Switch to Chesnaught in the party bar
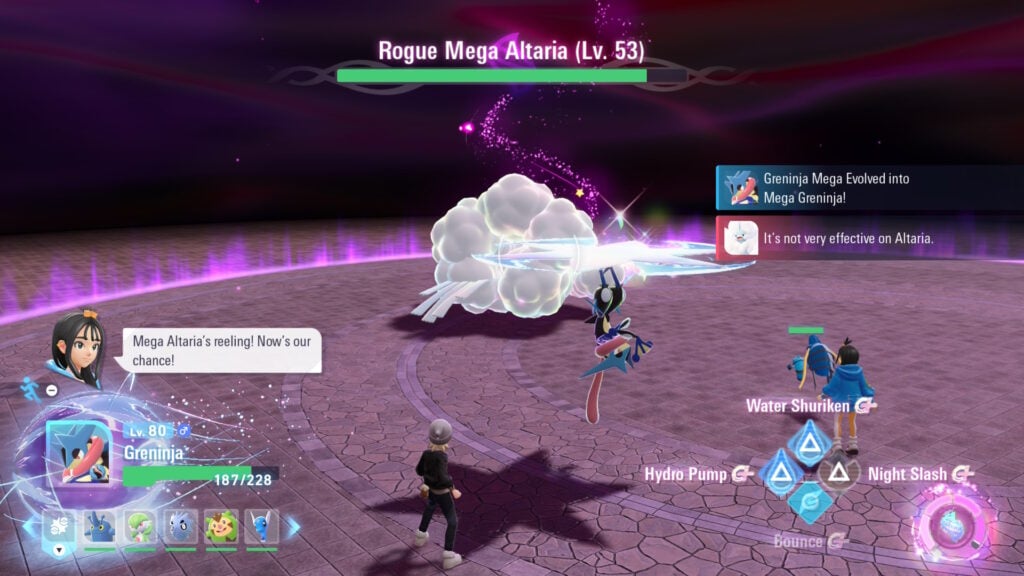The image size is (1024, 576). tap(221, 527)
